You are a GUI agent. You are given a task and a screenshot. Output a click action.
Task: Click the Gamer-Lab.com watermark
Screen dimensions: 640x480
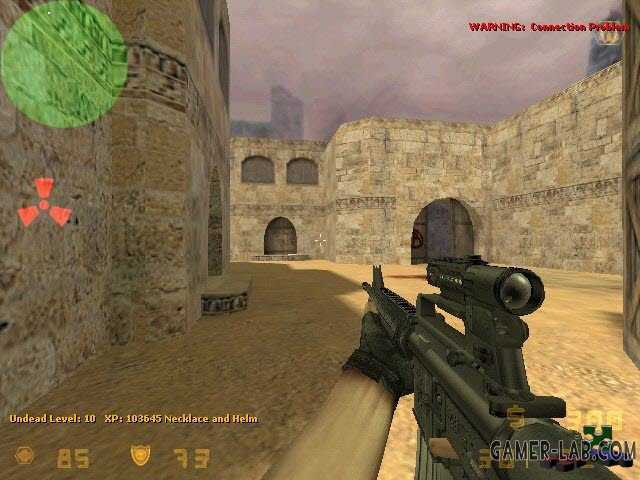pyautogui.click(x=588, y=449)
